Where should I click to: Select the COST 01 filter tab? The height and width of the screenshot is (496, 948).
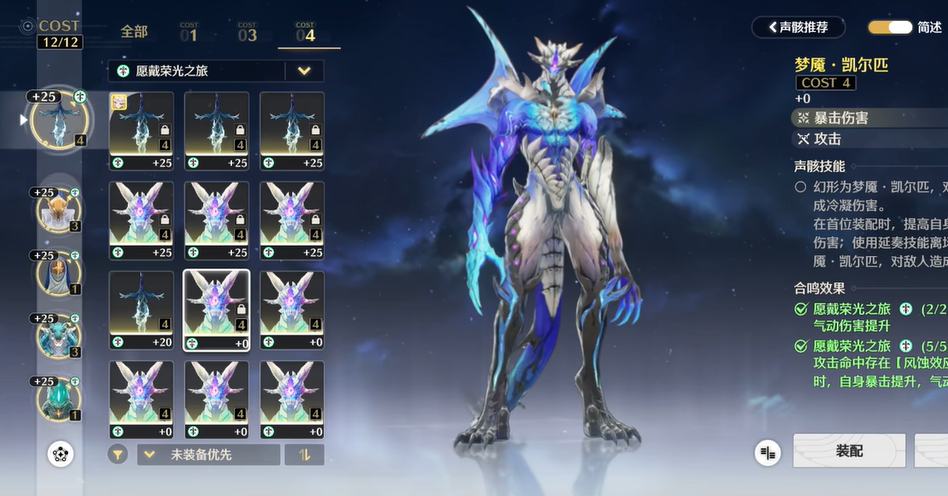[189, 33]
